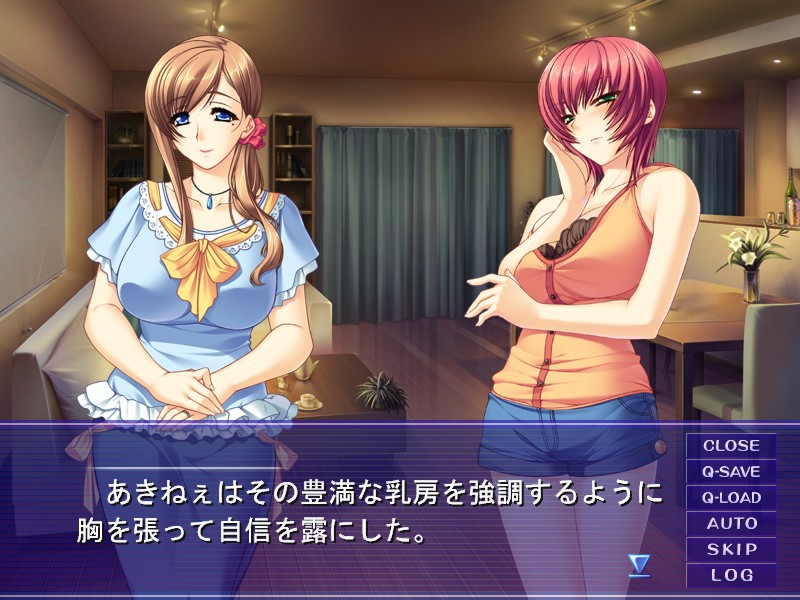
Task: Quick save with the Q-SAVE button
Action: (x=731, y=472)
